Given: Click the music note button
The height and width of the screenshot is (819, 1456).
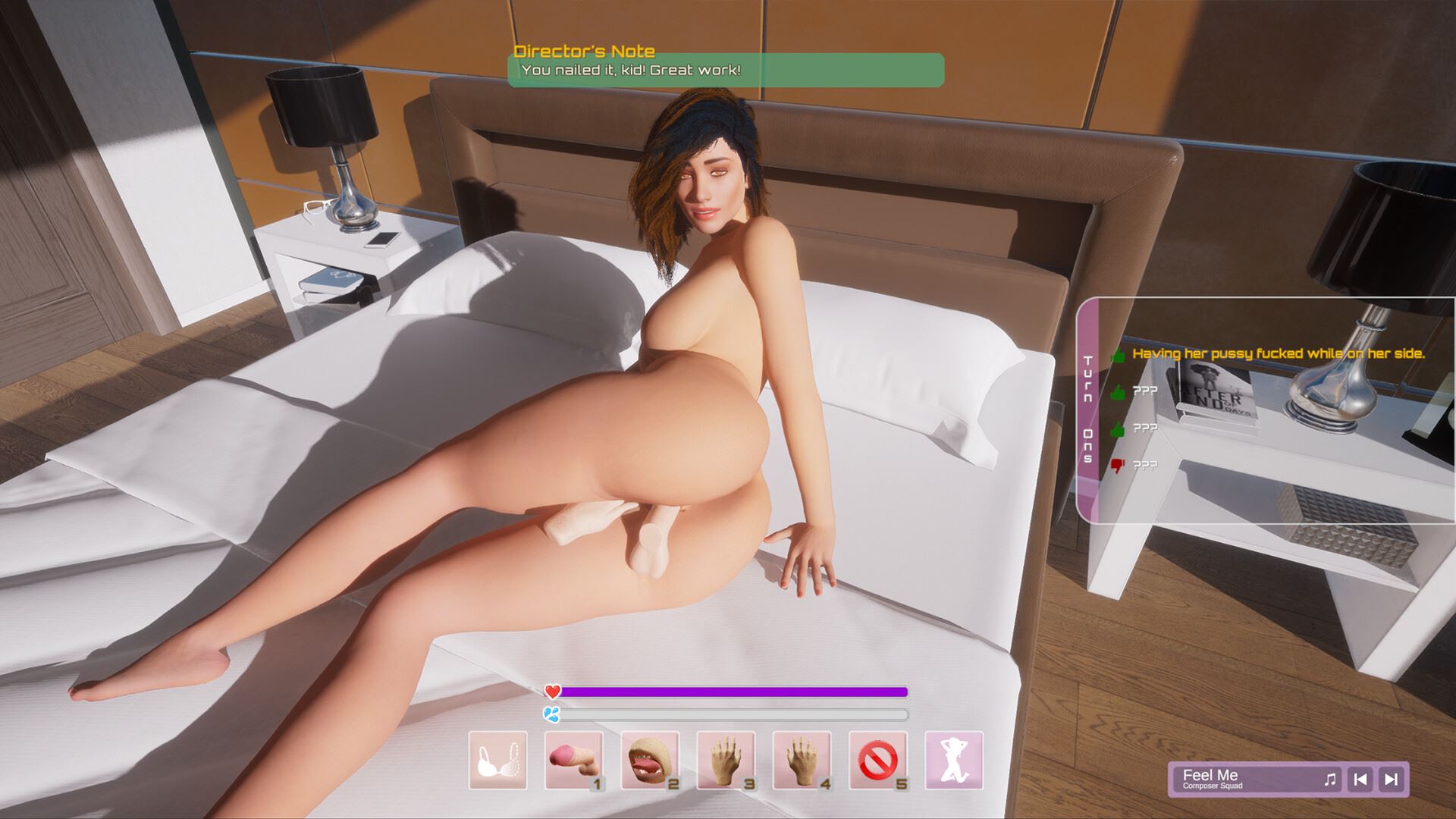Looking at the screenshot, I should pos(1330,779).
